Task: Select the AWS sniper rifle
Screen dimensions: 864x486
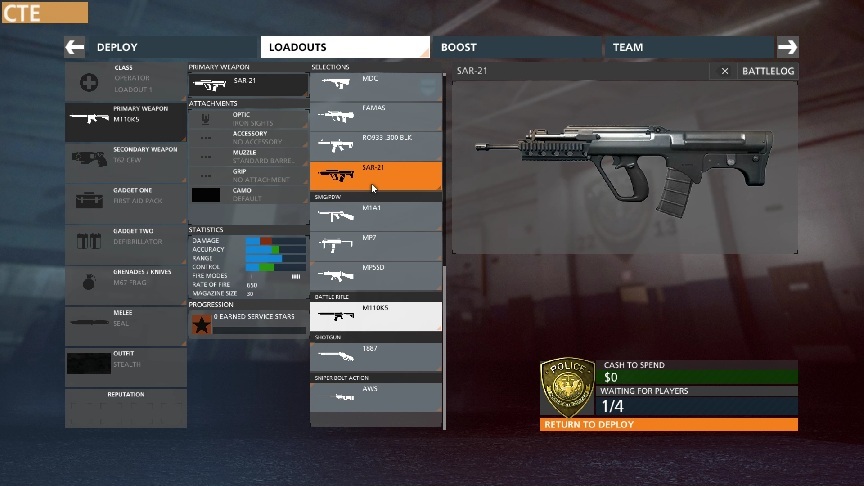Action: point(376,396)
